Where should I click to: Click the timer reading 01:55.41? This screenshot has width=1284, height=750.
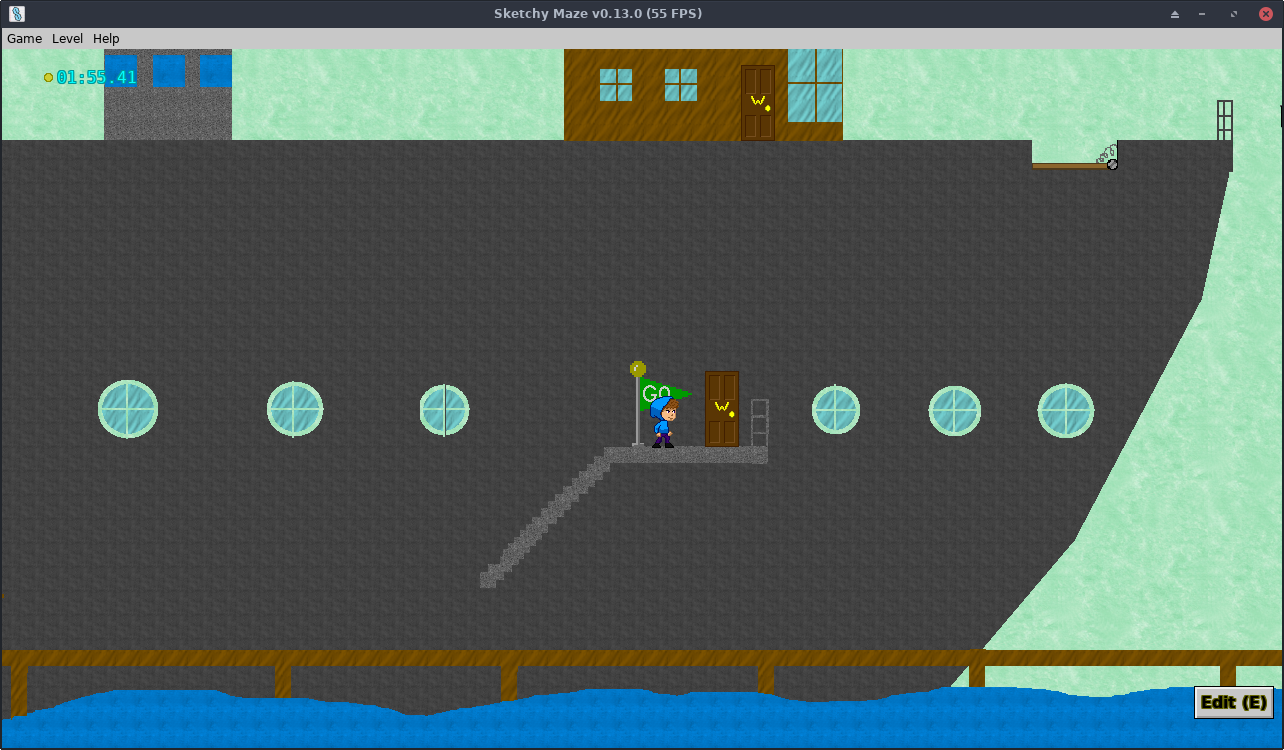(95, 76)
